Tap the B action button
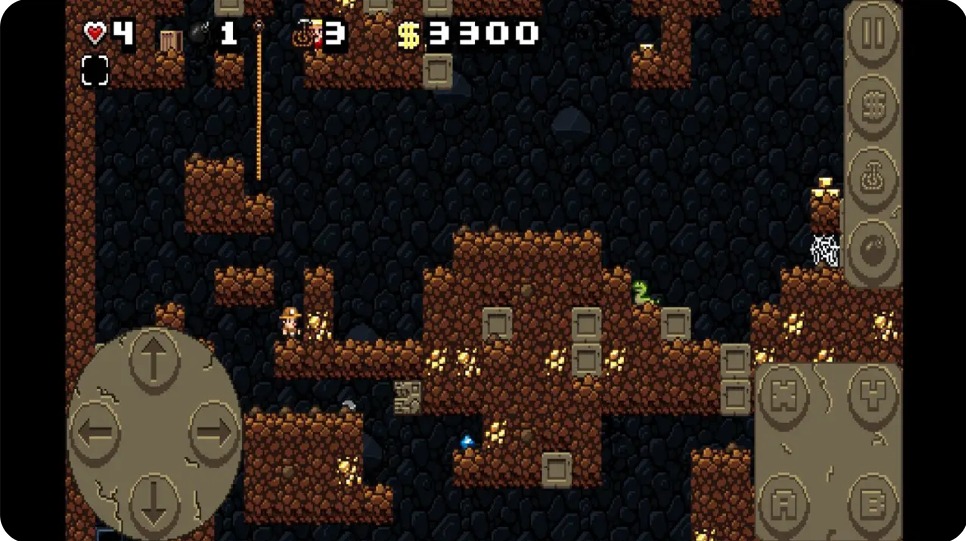The width and height of the screenshot is (966, 541). (x=873, y=500)
